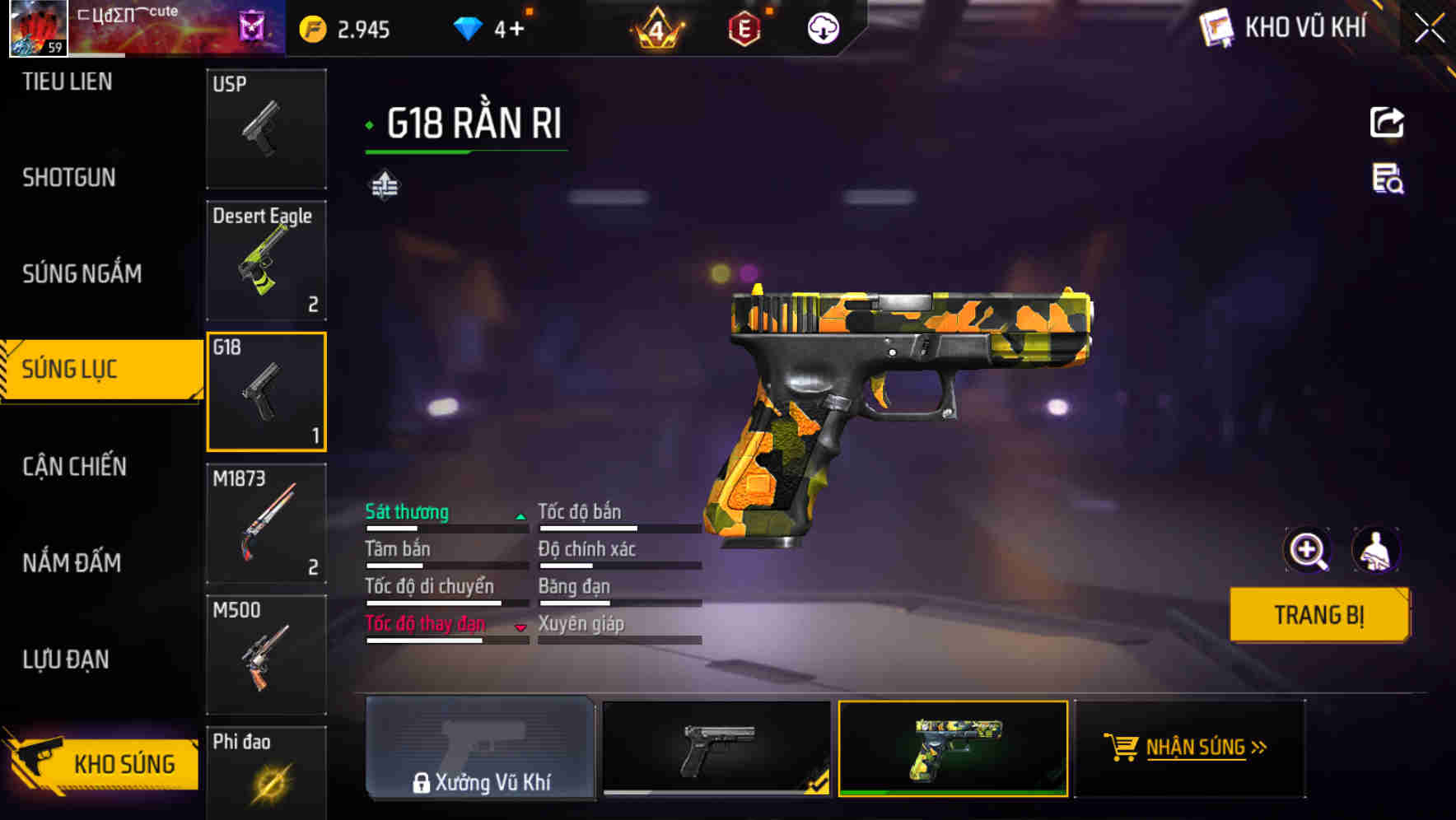The height and width of the screenshot is (820, 1456).
Task: Click the shopping cart beside NHẬN SÚNG
Action: 1120,749
